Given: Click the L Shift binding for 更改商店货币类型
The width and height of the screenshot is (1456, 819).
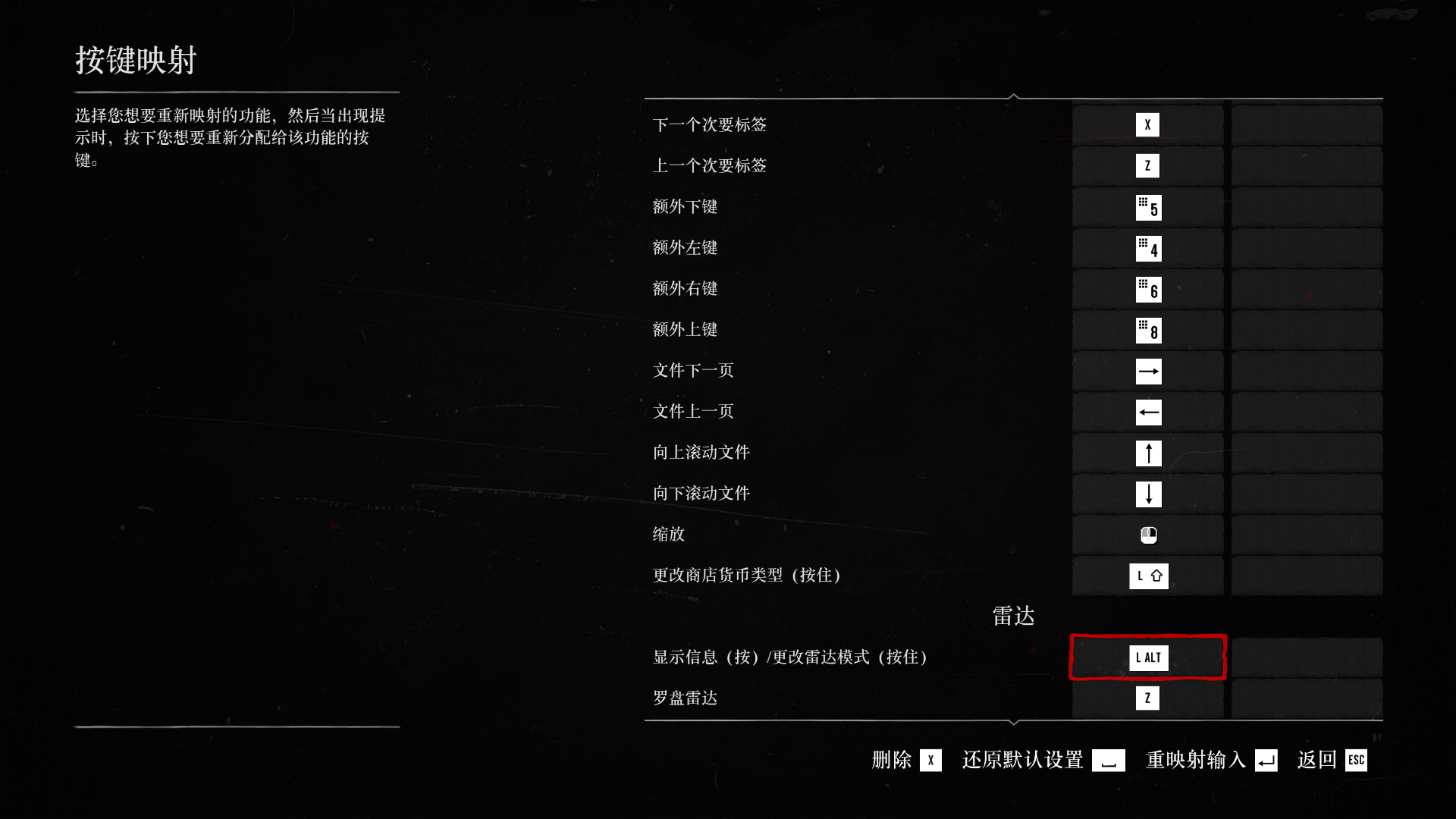Looking at the screenshot, I should (1147, 575).
